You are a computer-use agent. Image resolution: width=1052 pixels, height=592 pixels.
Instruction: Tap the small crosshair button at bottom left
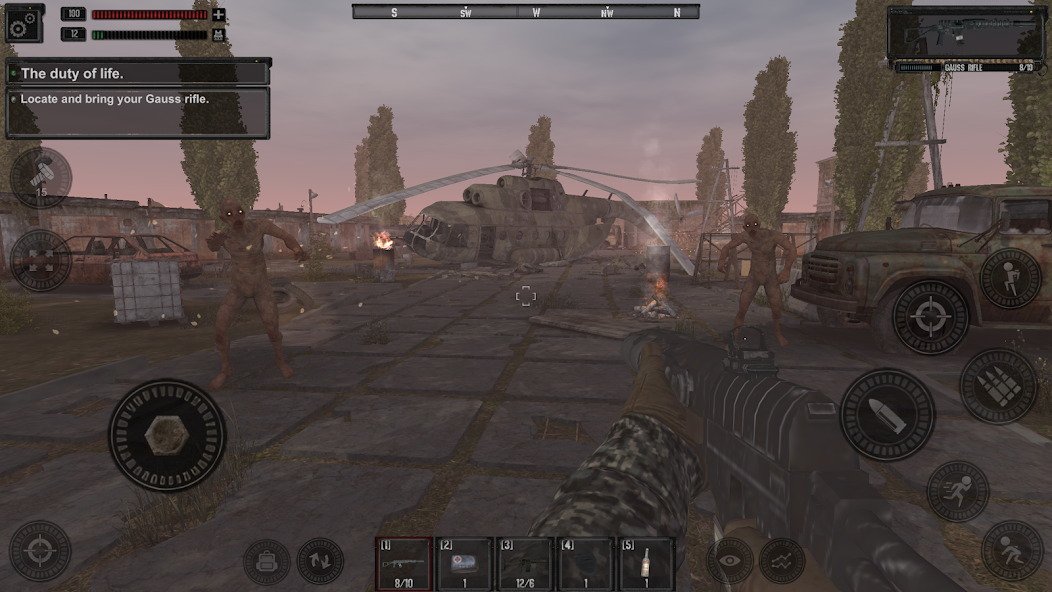(40, 551)
